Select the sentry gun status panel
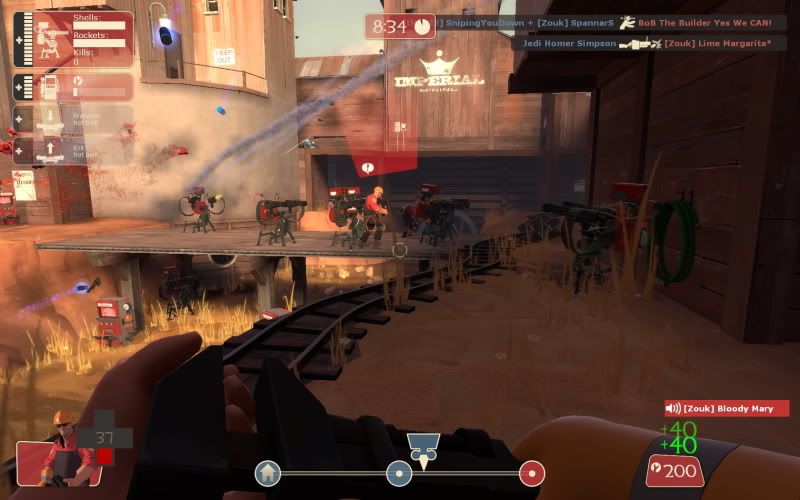 click(x=74, y=39)
